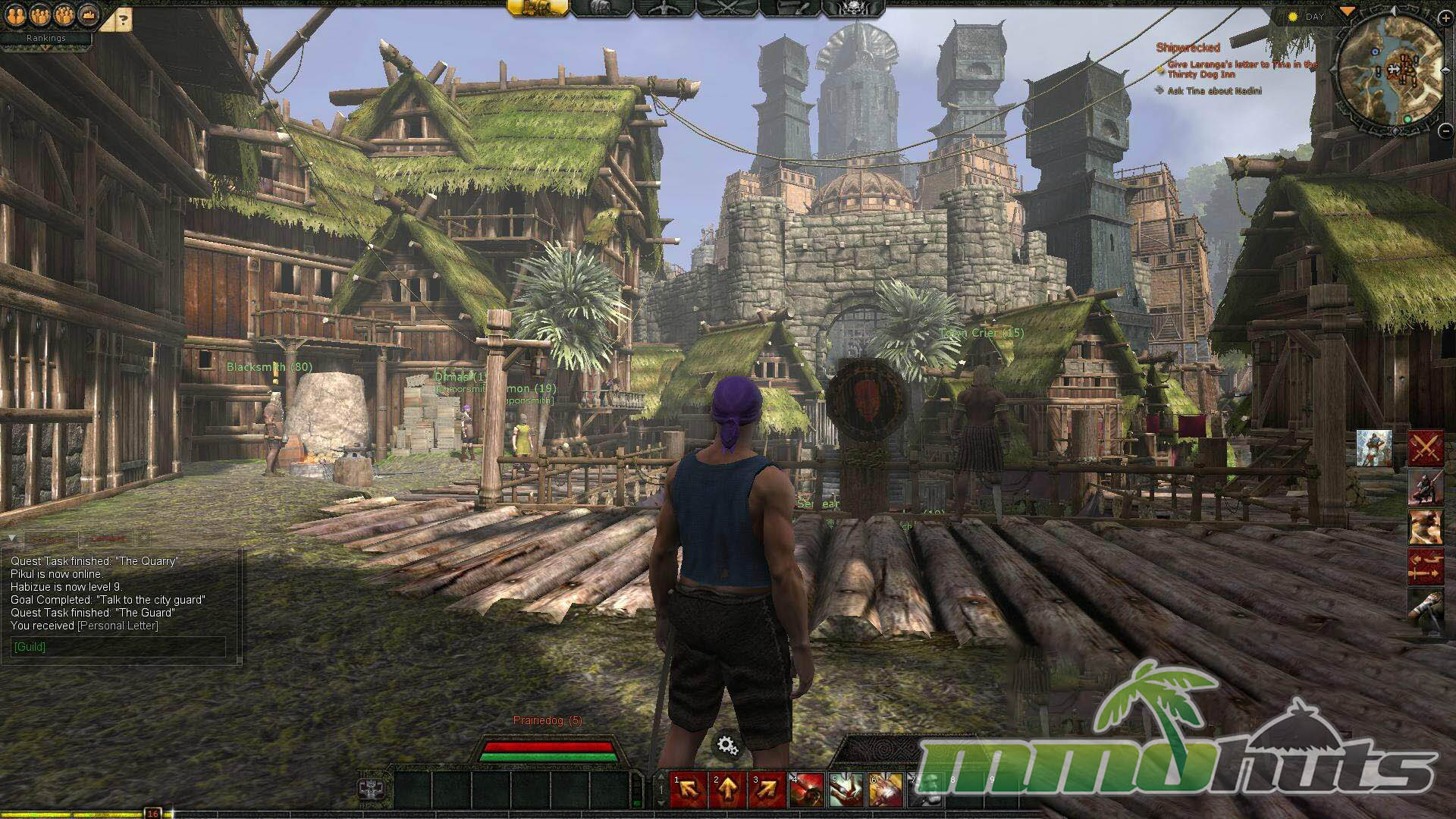This screenshot has height=819, width=1456.
Task: Activate the ability in hotbar slot 4
Action: [807, 790]
